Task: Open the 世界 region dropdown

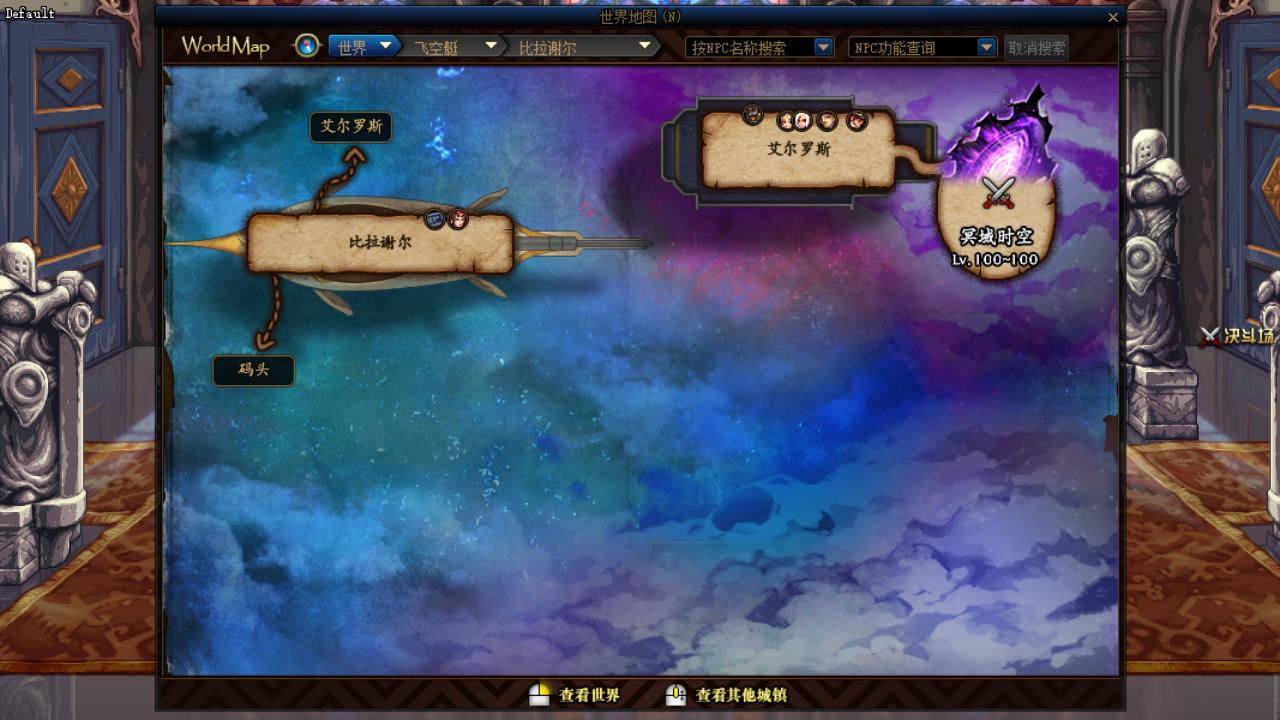Action: point(385,46)
